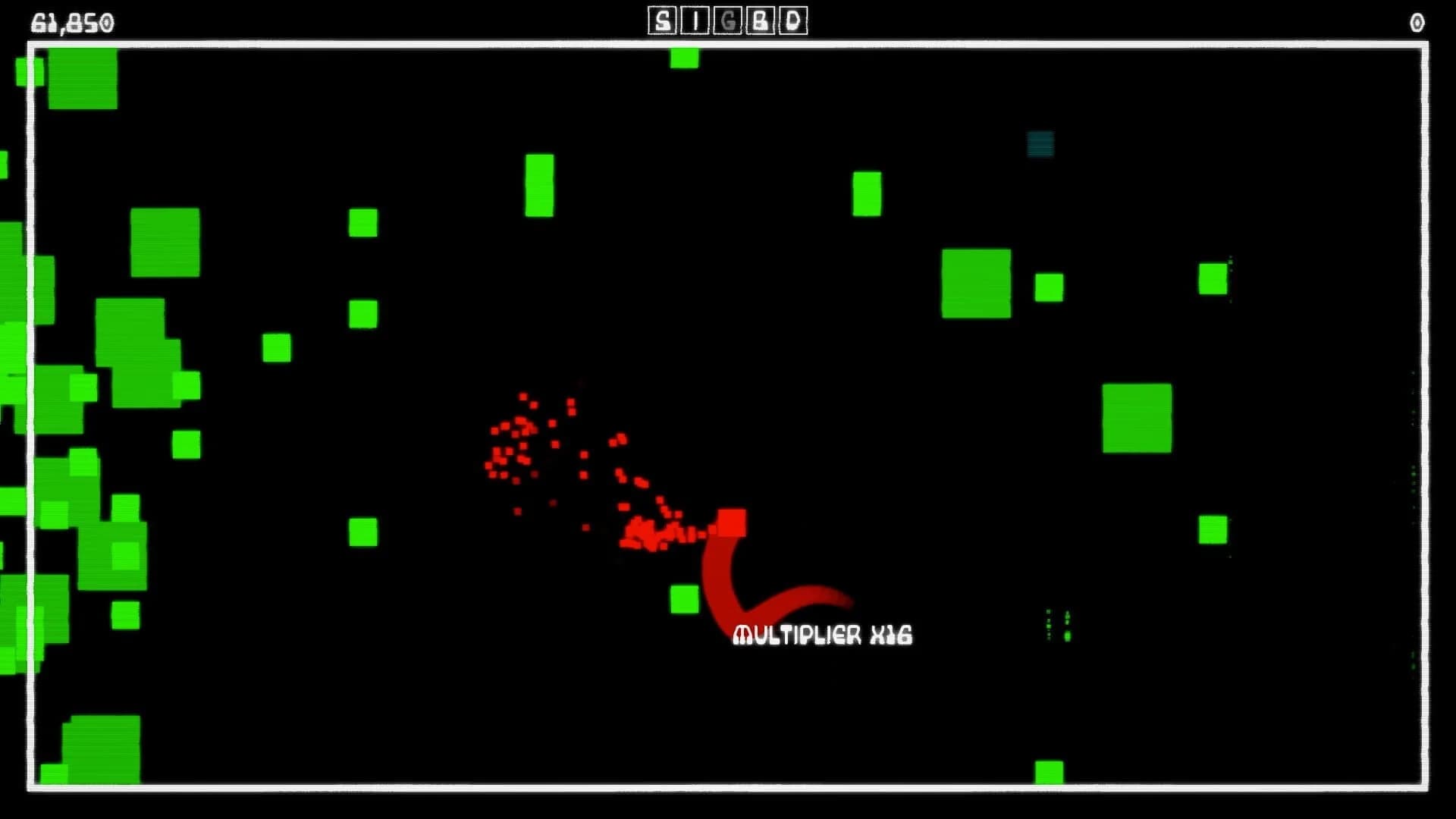
Task: Click the large green square at center right
Action: (1137, 419)
